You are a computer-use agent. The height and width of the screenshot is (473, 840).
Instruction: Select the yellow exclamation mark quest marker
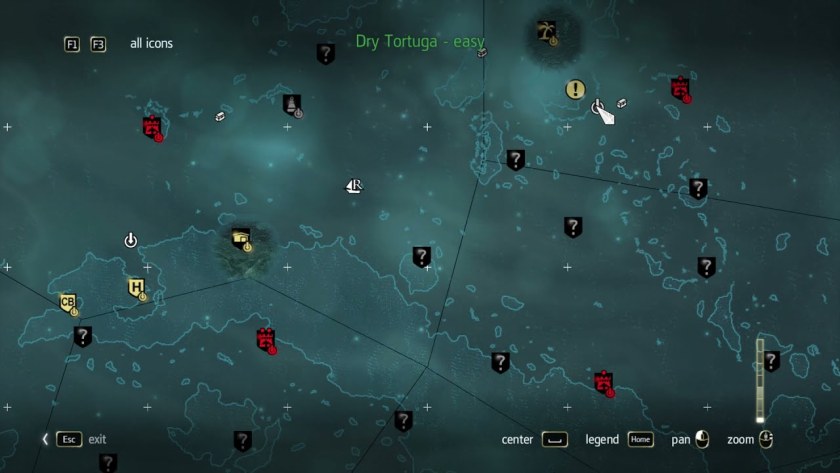click(575, 90)
